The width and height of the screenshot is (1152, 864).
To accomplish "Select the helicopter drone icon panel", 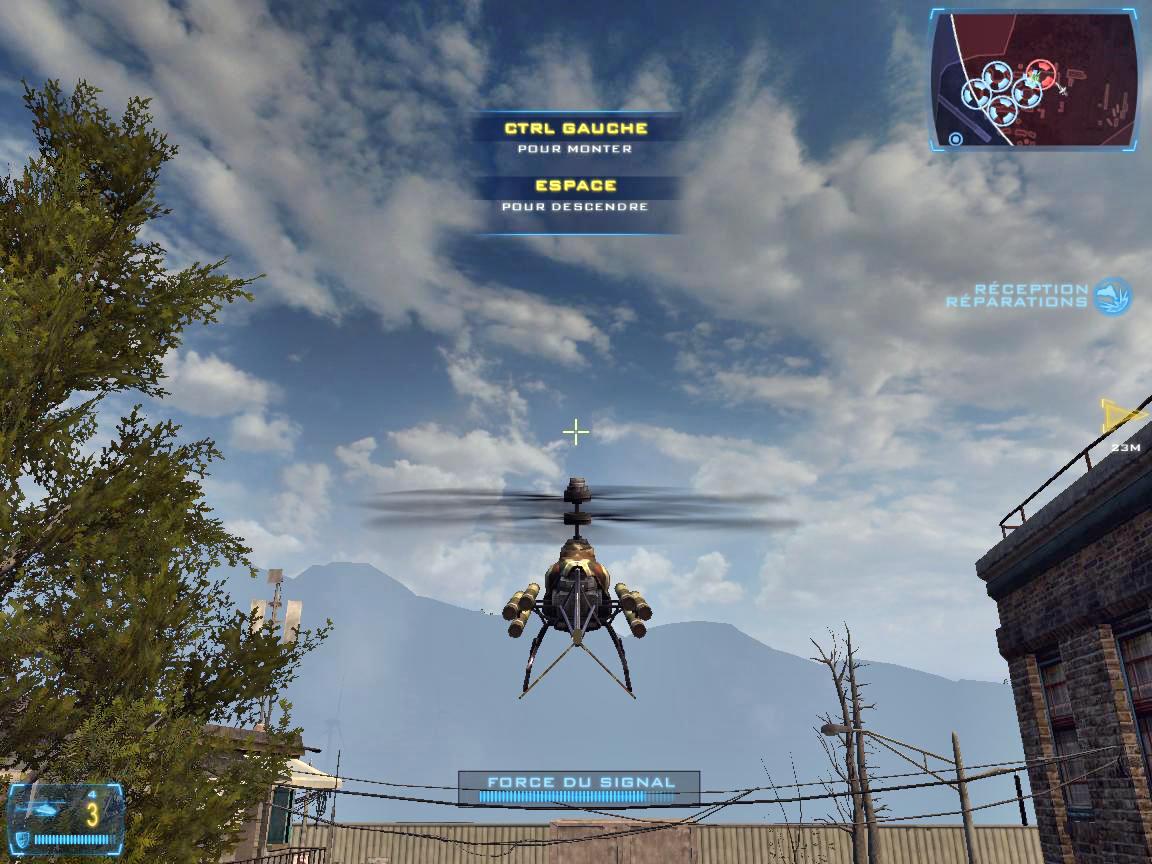I will click(65, 816).
